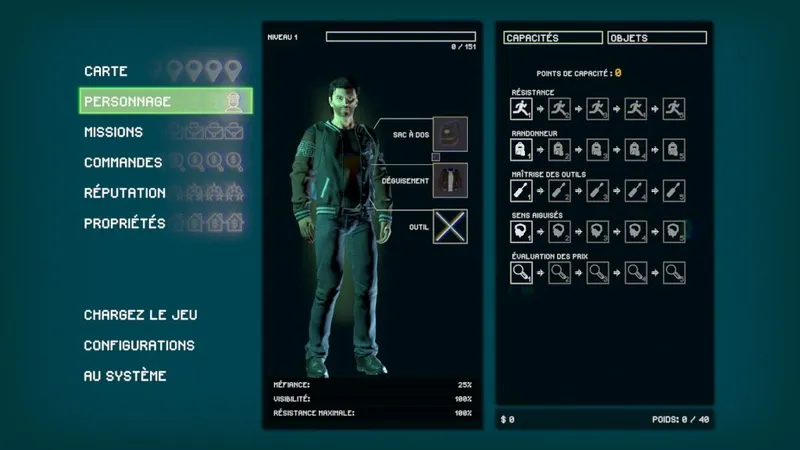This screenshot has height=450, width=800.
Task: Select the Sac à dos equipment slot
Action: (450, 134)
